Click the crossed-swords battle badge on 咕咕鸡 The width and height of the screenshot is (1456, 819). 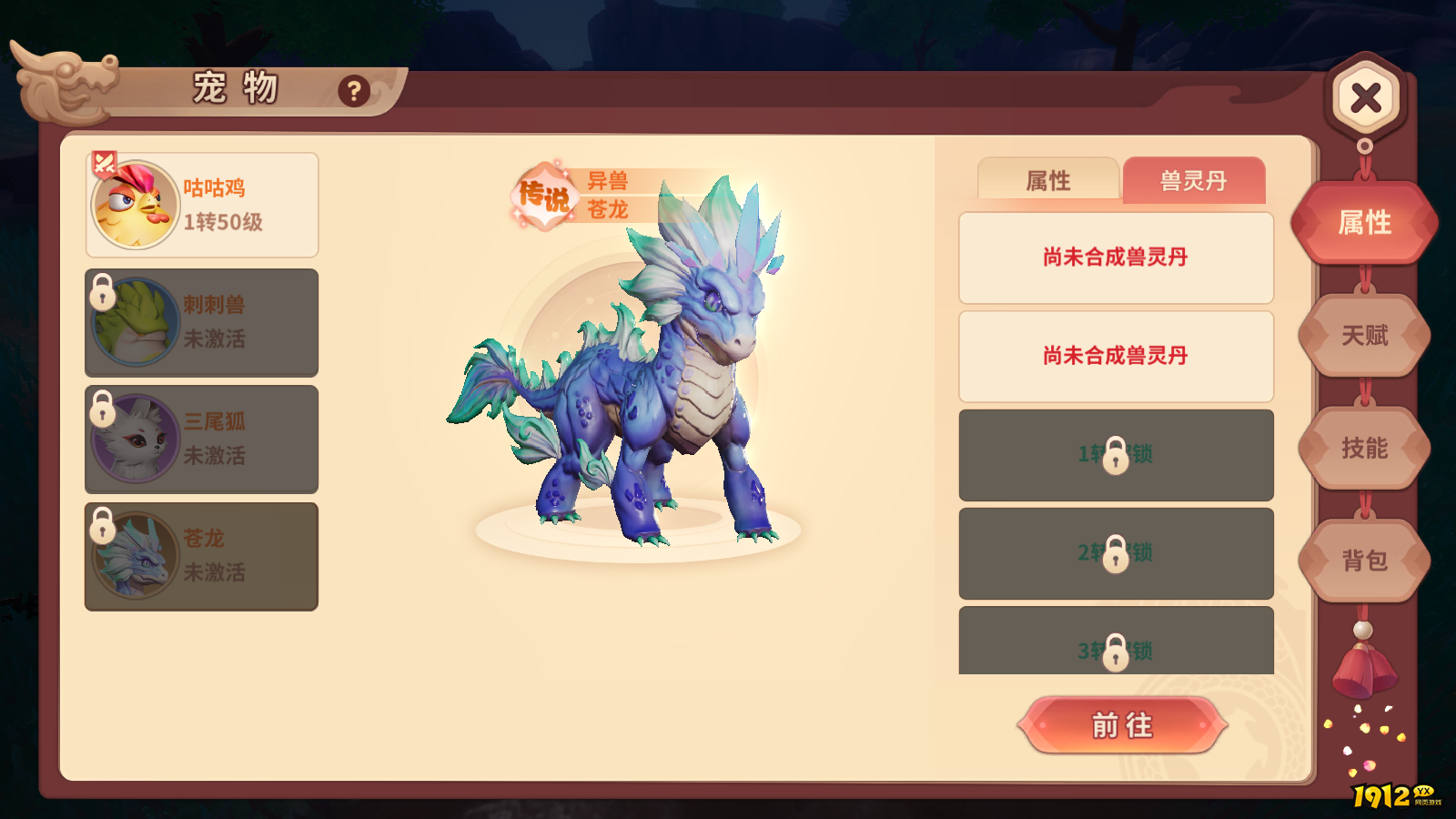tap(103, 164)
